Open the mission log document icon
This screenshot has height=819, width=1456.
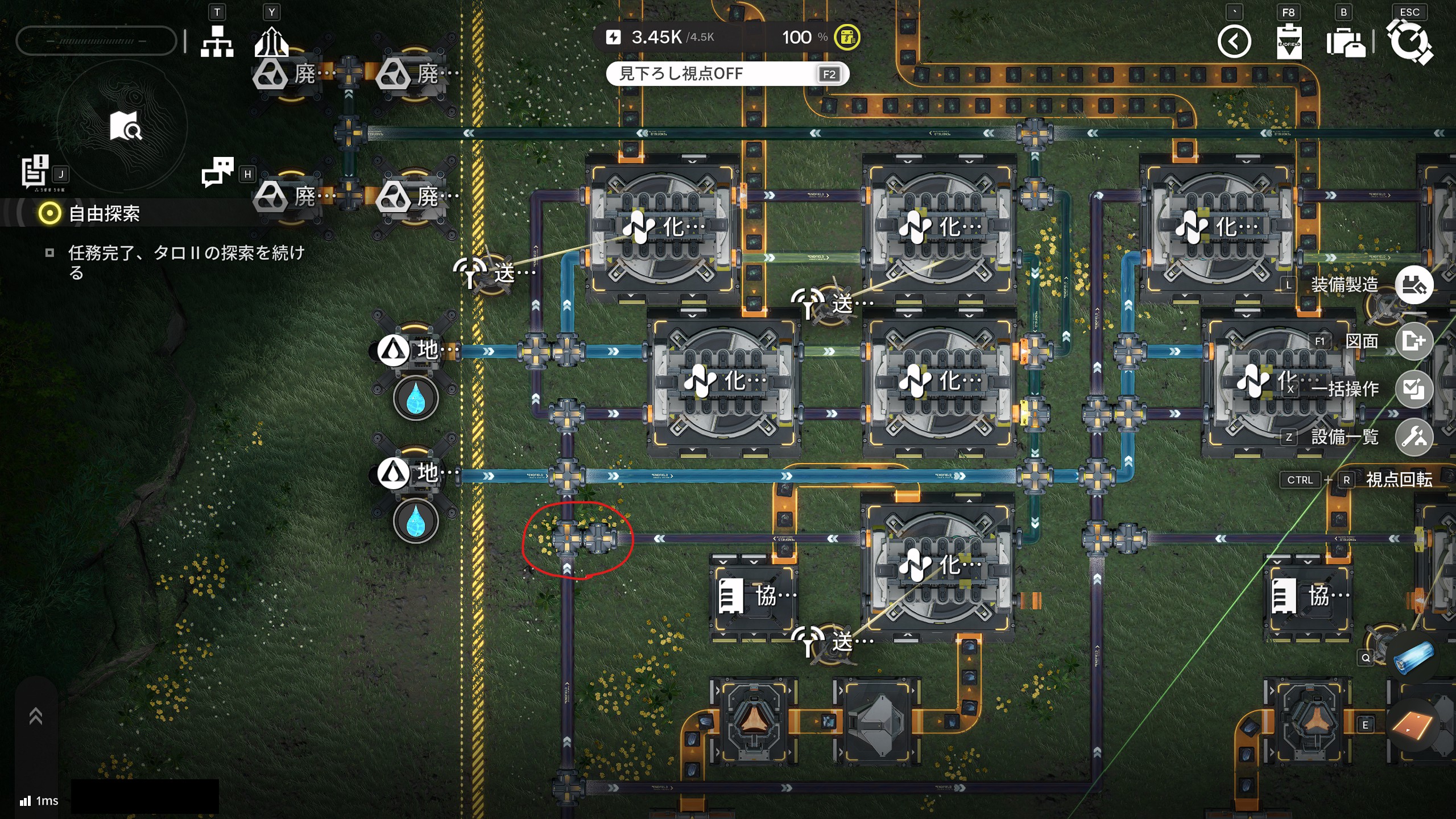[x=35, y=171]
